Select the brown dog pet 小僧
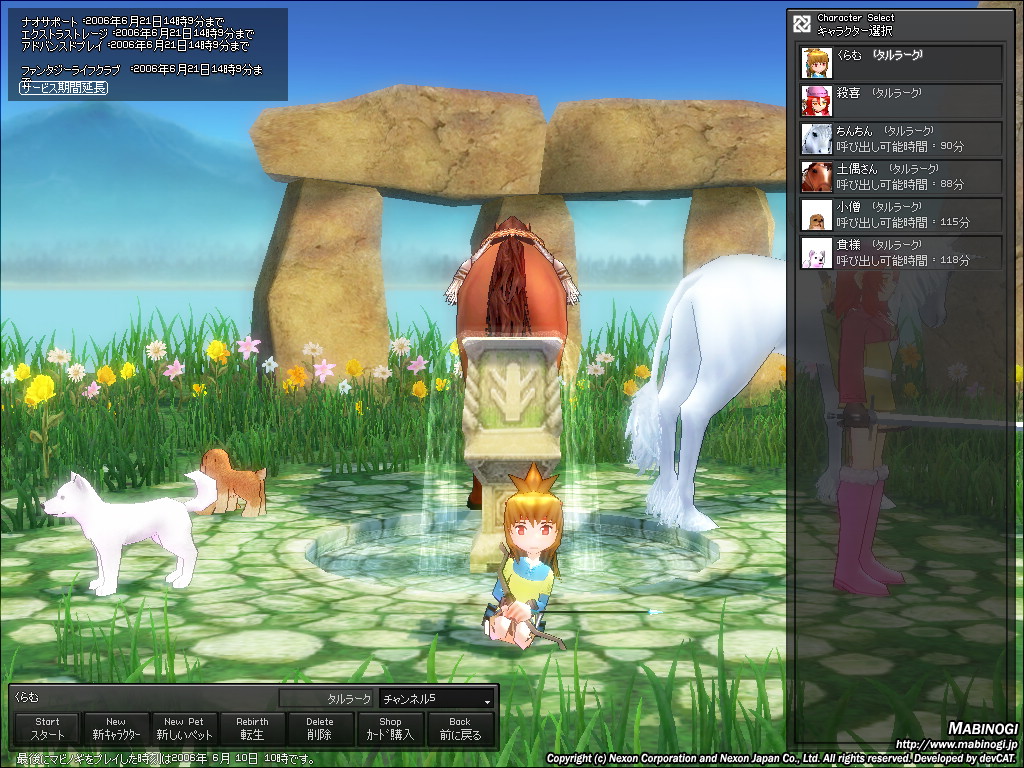The image size is (1024, 768). [x=901, y=214]
